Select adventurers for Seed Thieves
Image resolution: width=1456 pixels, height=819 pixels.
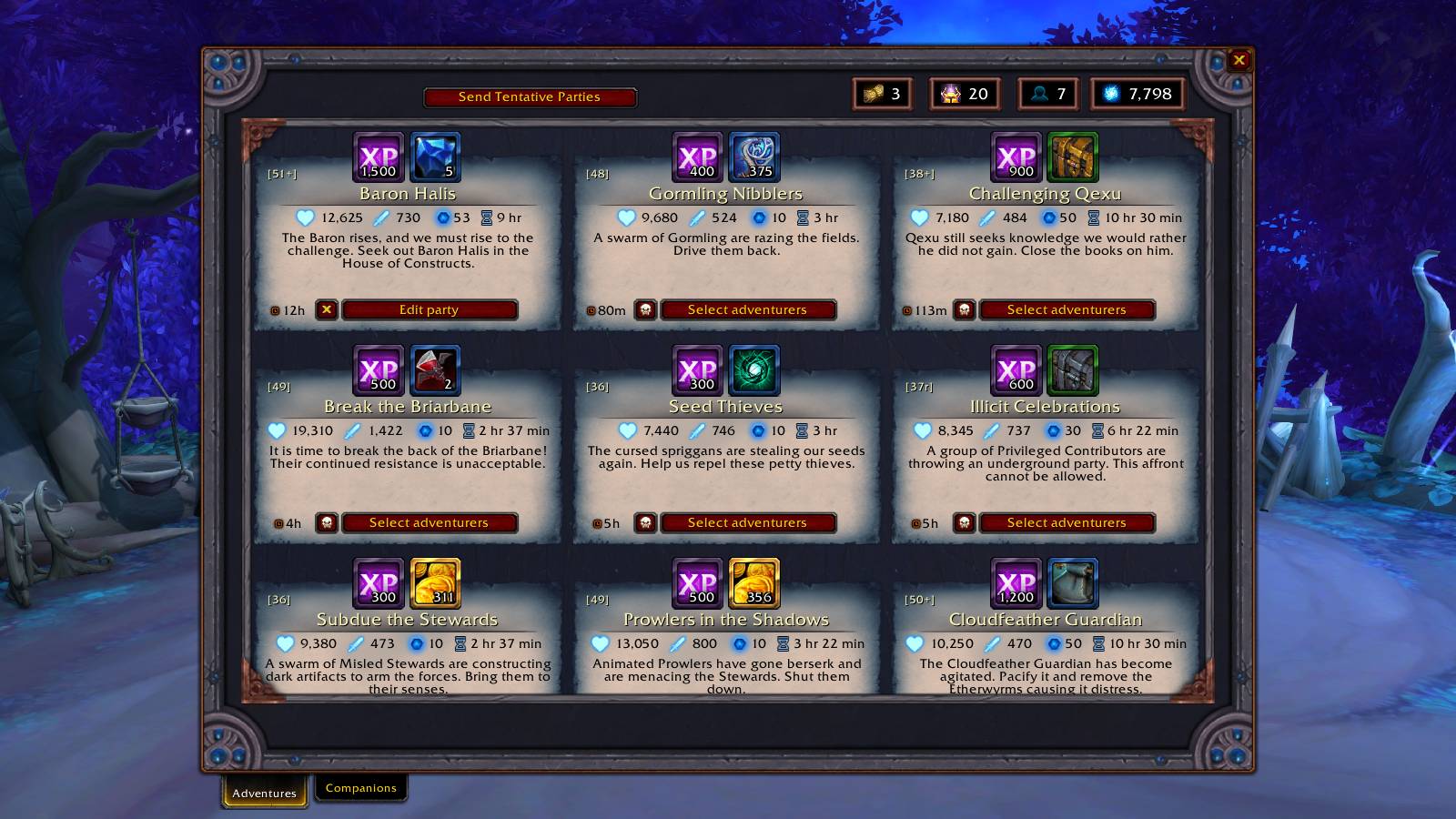click(747, 523)
